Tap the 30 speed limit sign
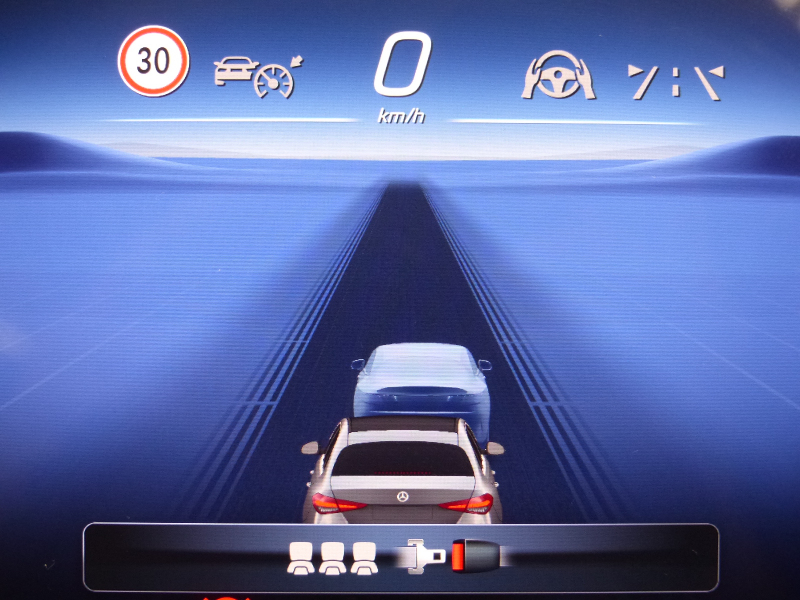This screenshot has height=600, width=800. [153, 61]
